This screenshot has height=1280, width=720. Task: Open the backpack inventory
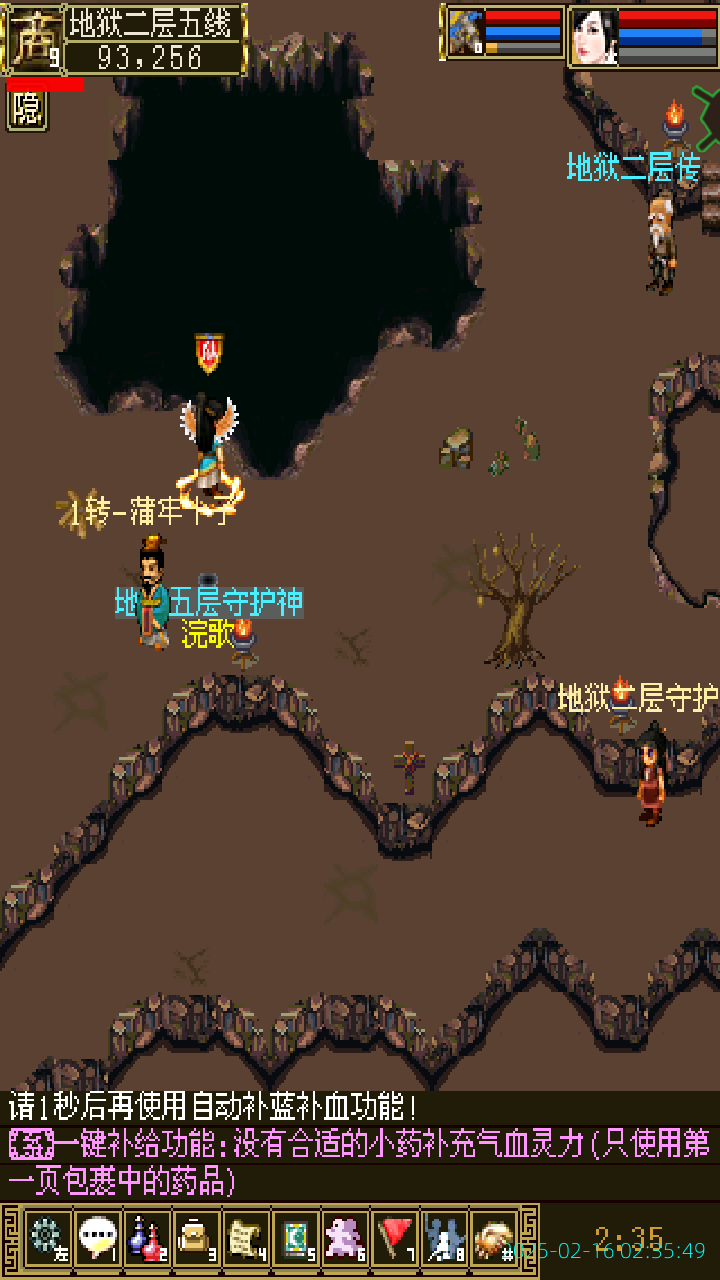pyautogui.click(x=196, y=1237)
